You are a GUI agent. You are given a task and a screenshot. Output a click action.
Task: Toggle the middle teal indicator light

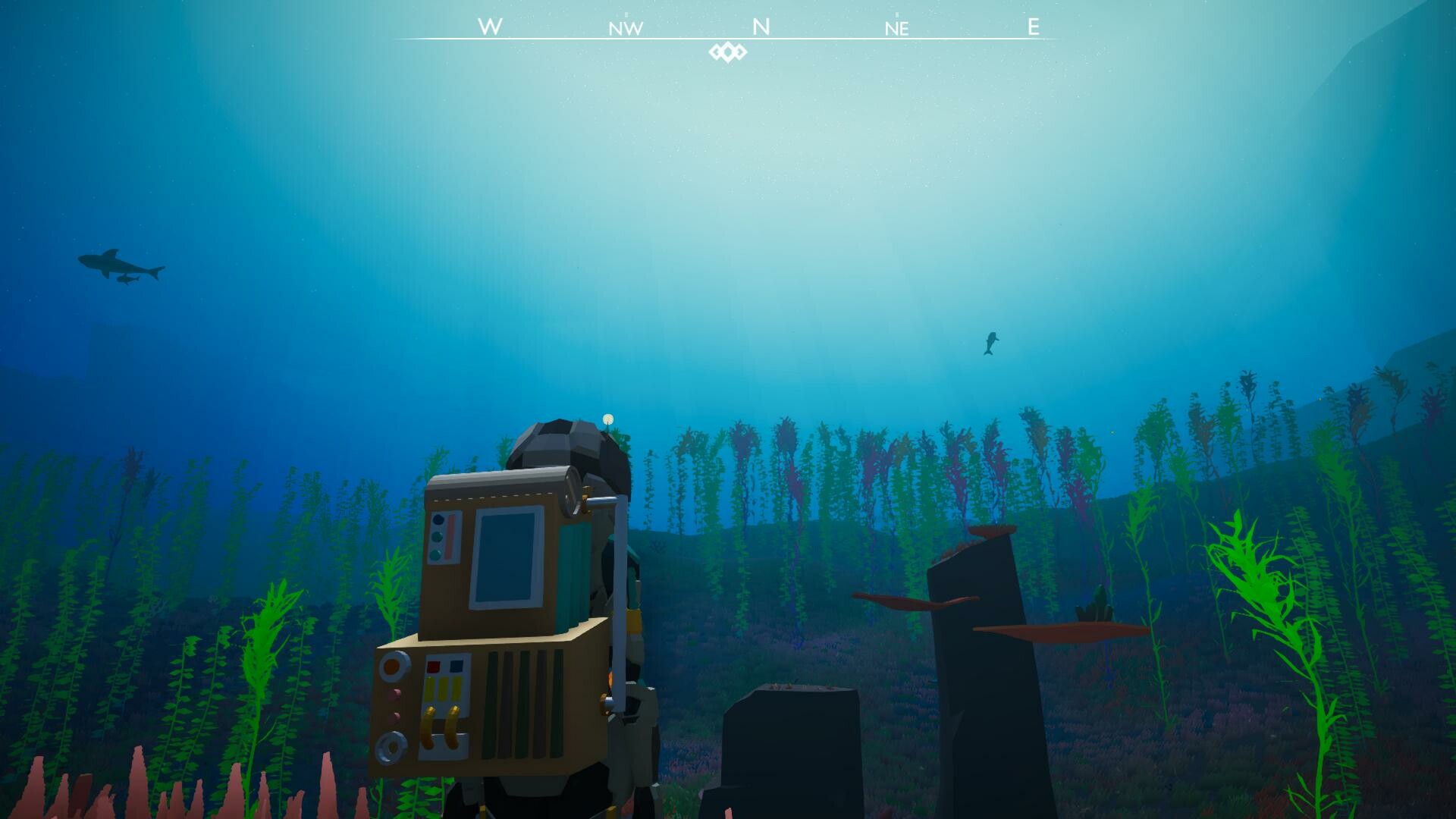437,536
